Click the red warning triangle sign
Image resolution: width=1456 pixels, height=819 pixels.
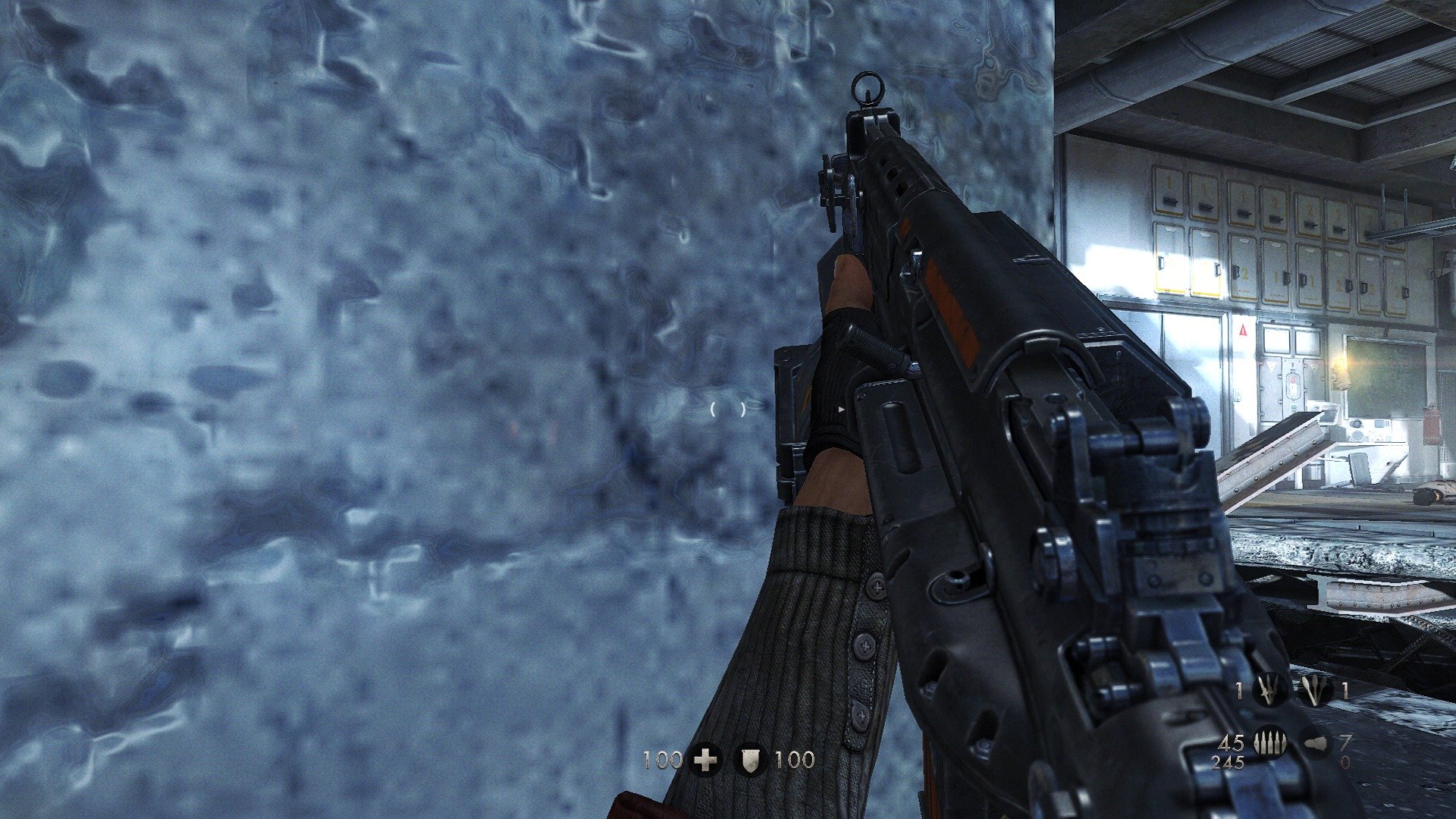(x=1243, y=328)
